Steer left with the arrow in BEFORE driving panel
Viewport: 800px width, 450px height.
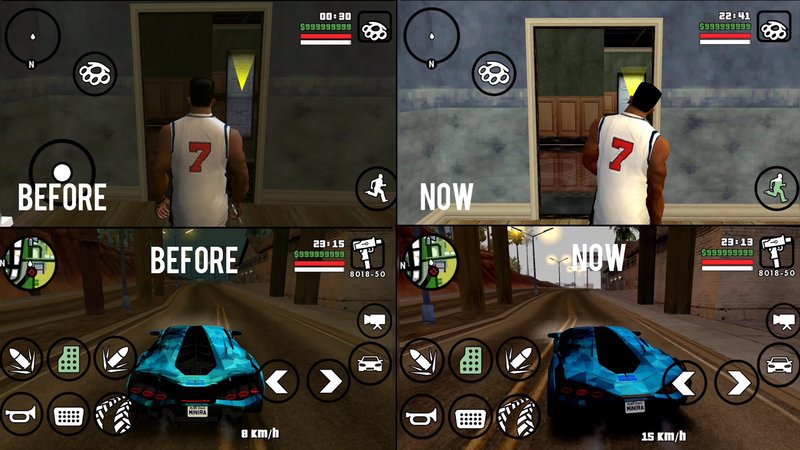click(x=279, y=381)
